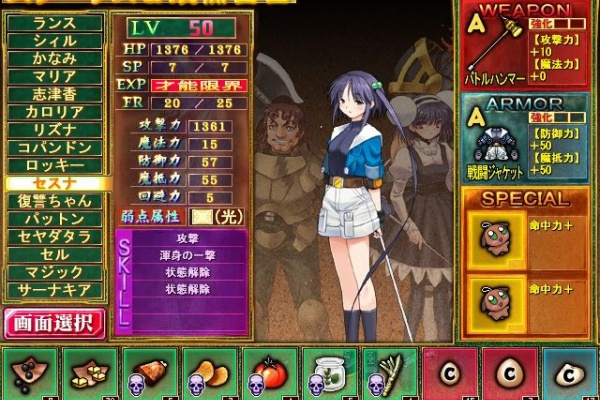This screenshot has height=400, width=600.
Task: Use the tomato item in the item bar
Action: [x=268, y=373]
